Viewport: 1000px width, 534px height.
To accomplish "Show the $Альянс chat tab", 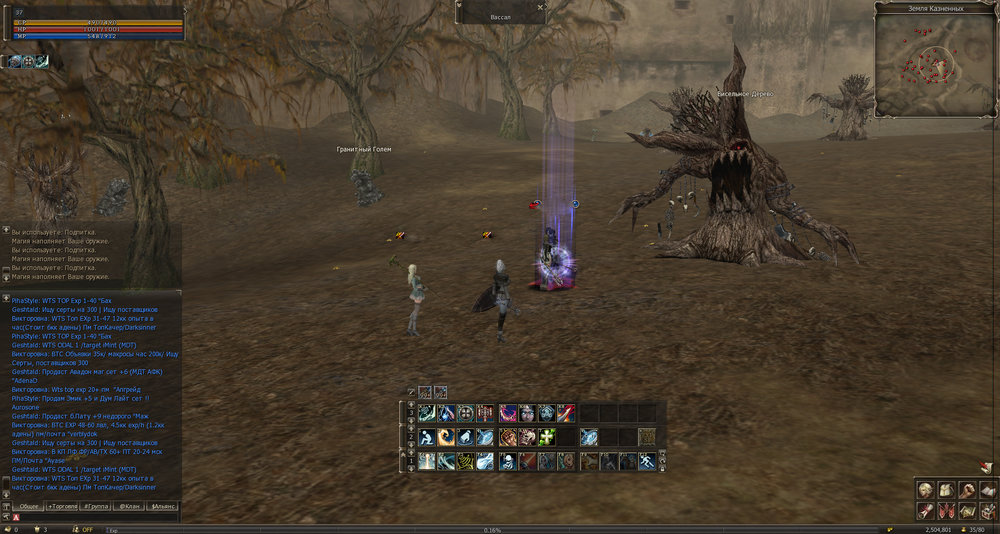I will pyautogui.click(x=162, y=507).
